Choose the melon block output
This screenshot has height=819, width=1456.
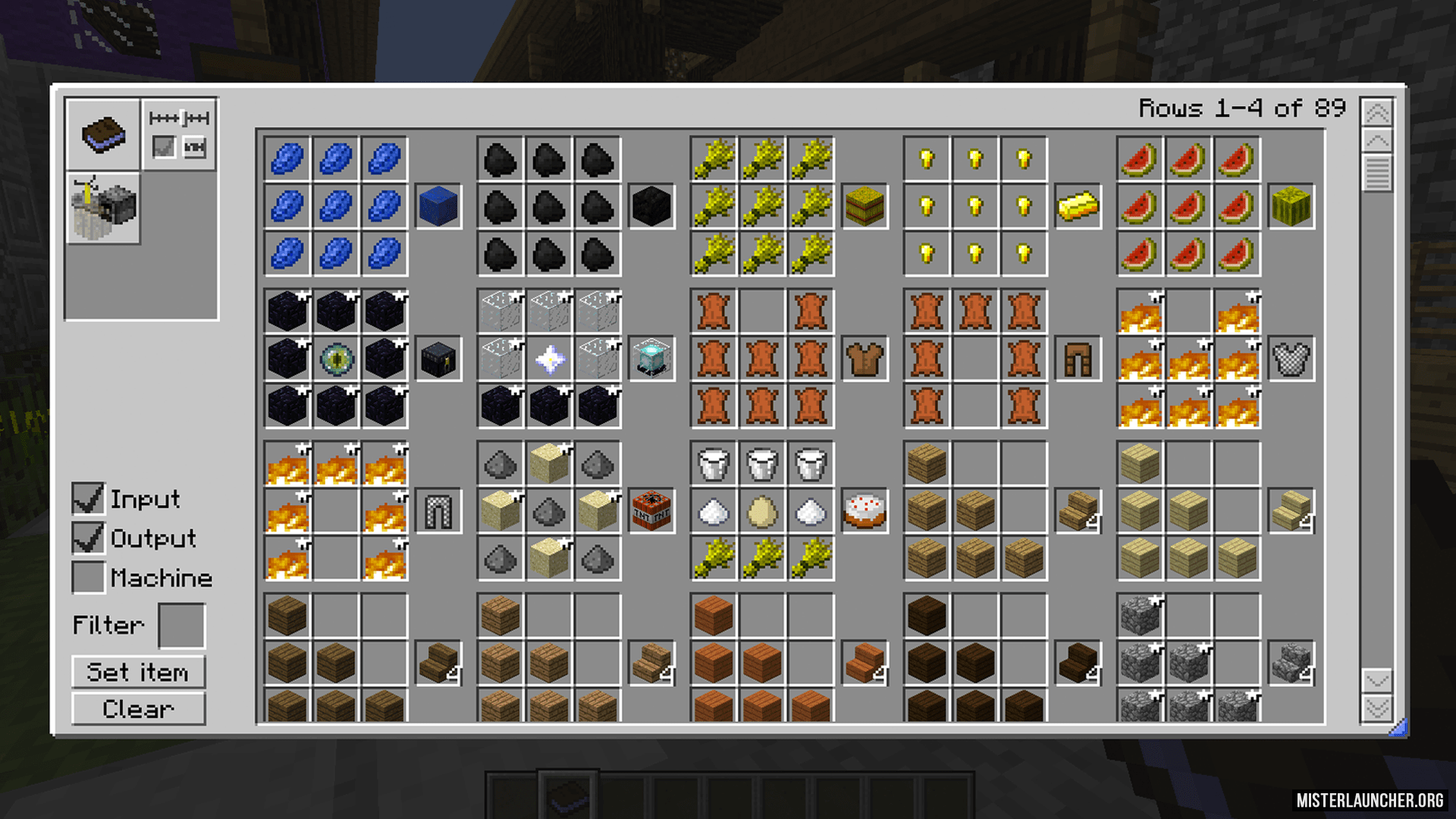coord(1291,206)
